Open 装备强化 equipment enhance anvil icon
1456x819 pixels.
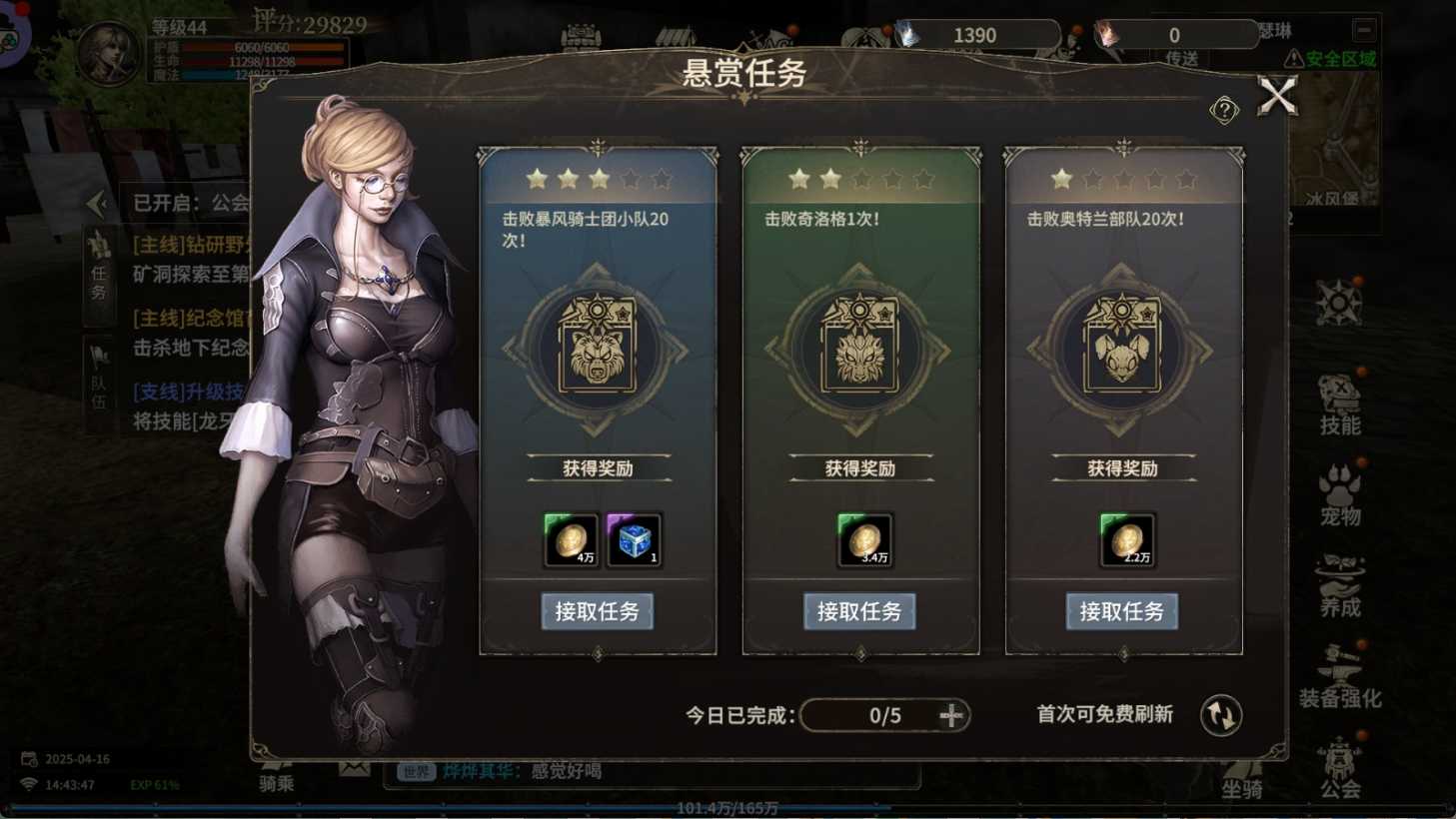coord(1339,664)
